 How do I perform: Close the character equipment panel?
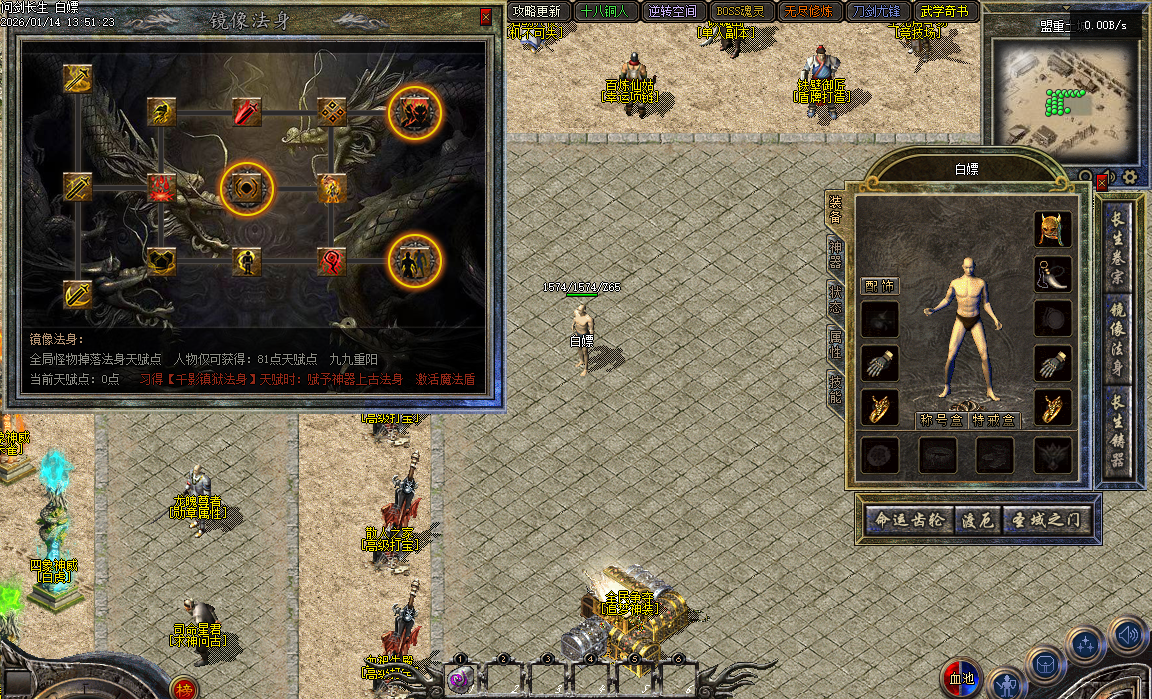pos(1102,183)
